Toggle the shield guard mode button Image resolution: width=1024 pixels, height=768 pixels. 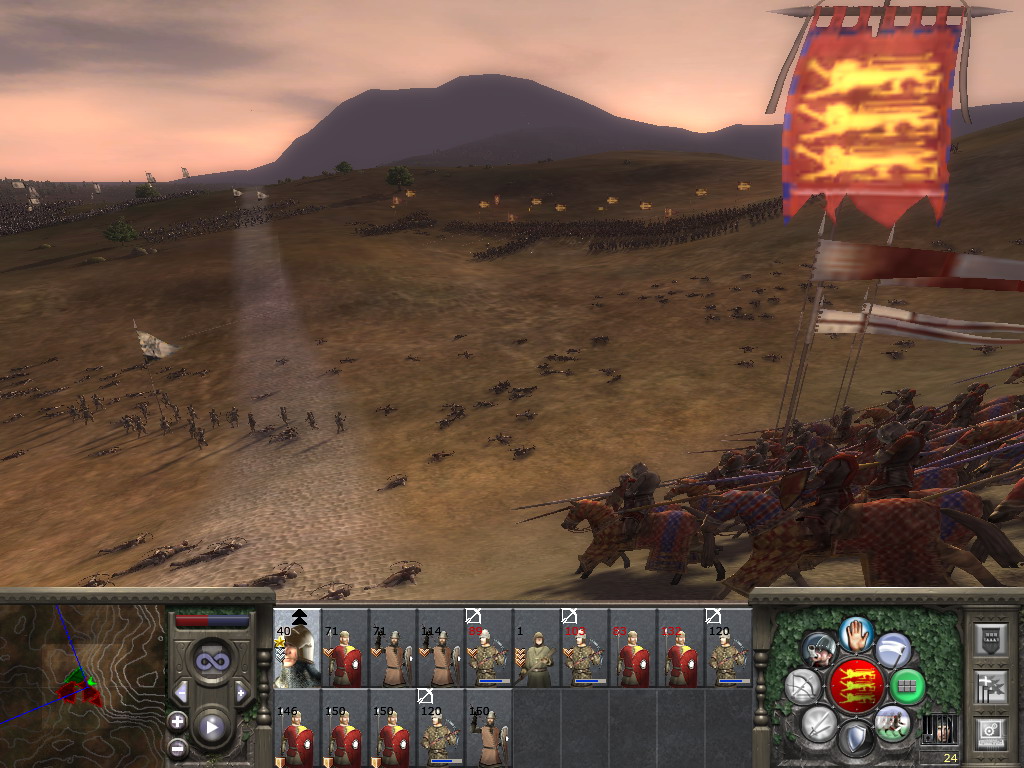(855, 739)
